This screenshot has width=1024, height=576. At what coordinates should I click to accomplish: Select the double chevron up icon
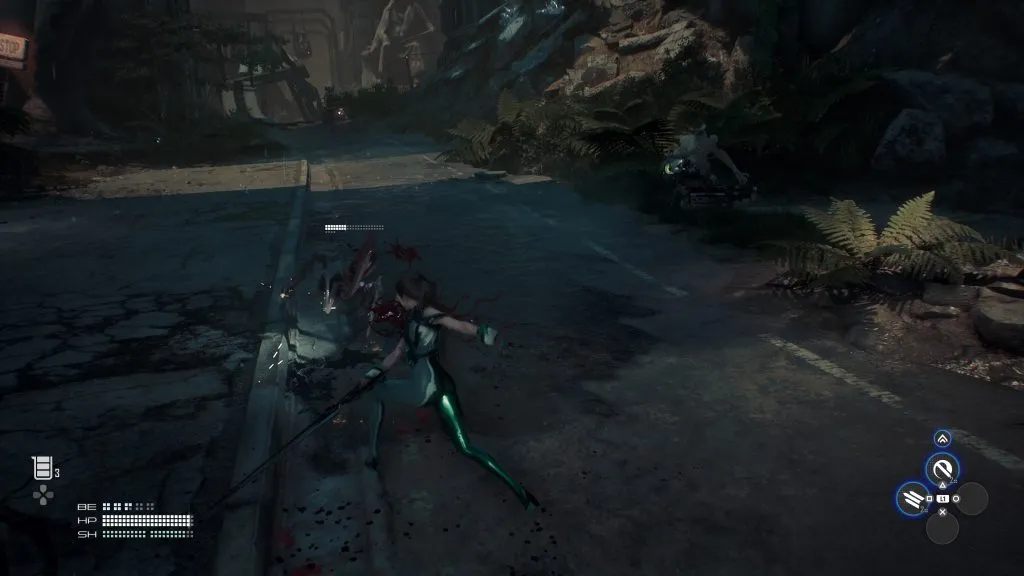click(942, 438)
